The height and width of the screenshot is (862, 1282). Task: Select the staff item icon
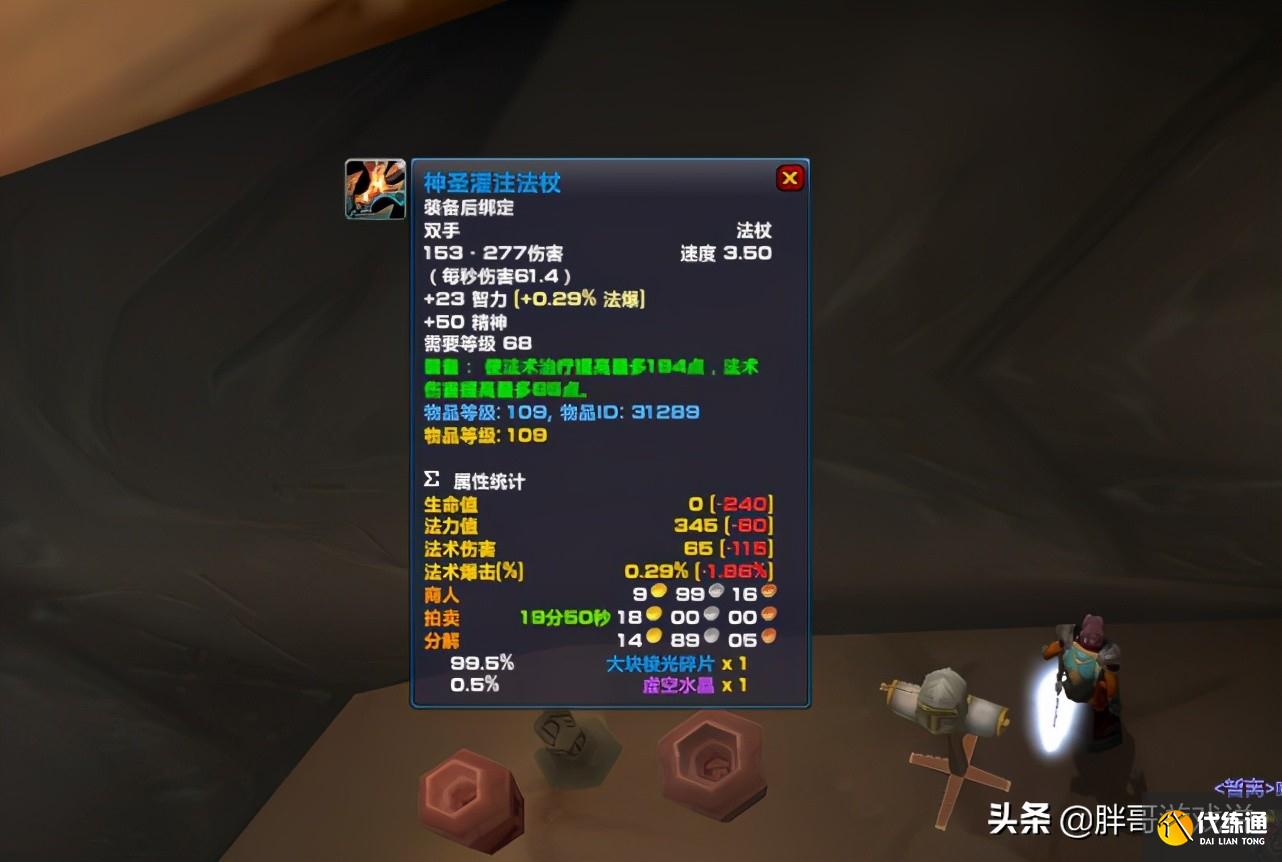click(x=374, y=188)
